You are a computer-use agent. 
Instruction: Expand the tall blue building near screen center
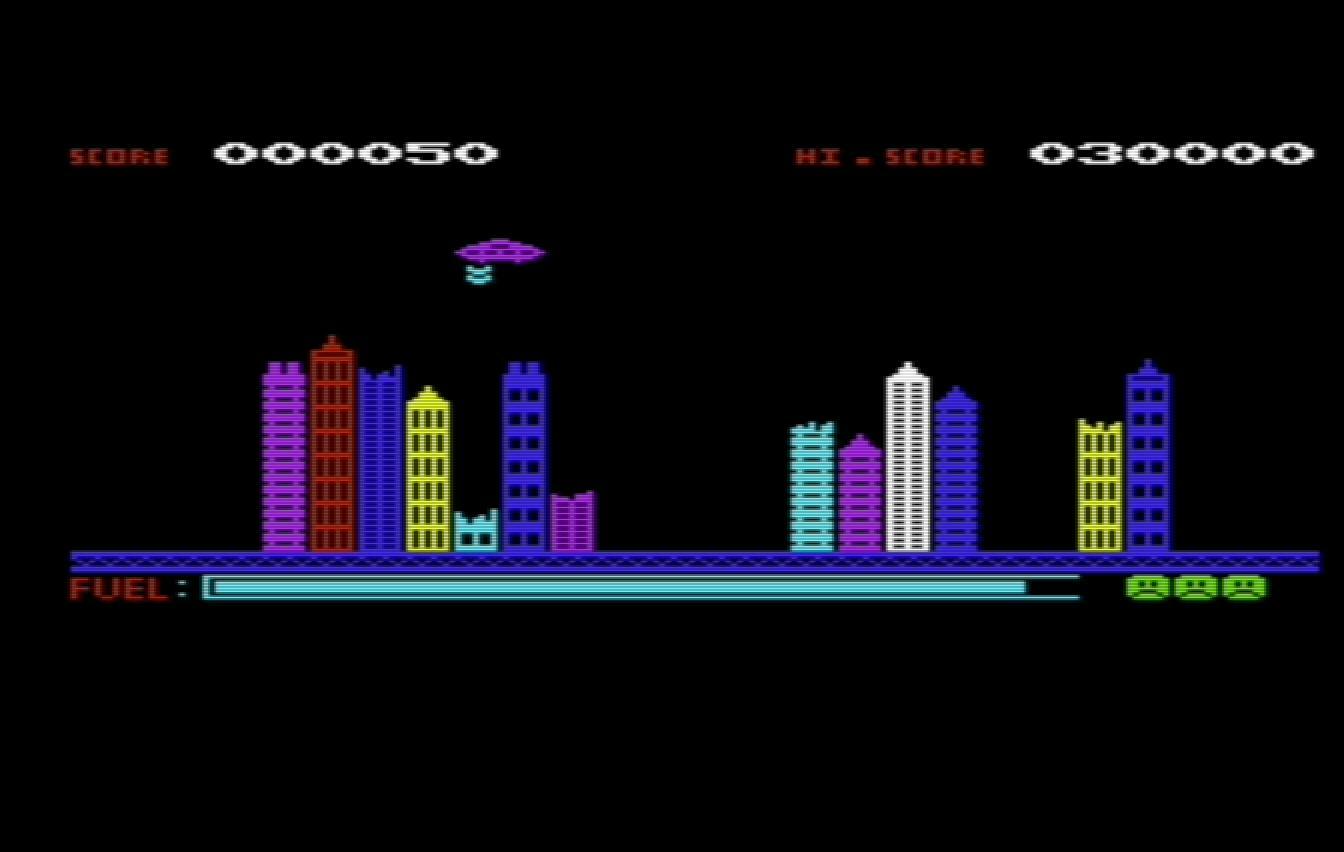click(x=525, y=460)
